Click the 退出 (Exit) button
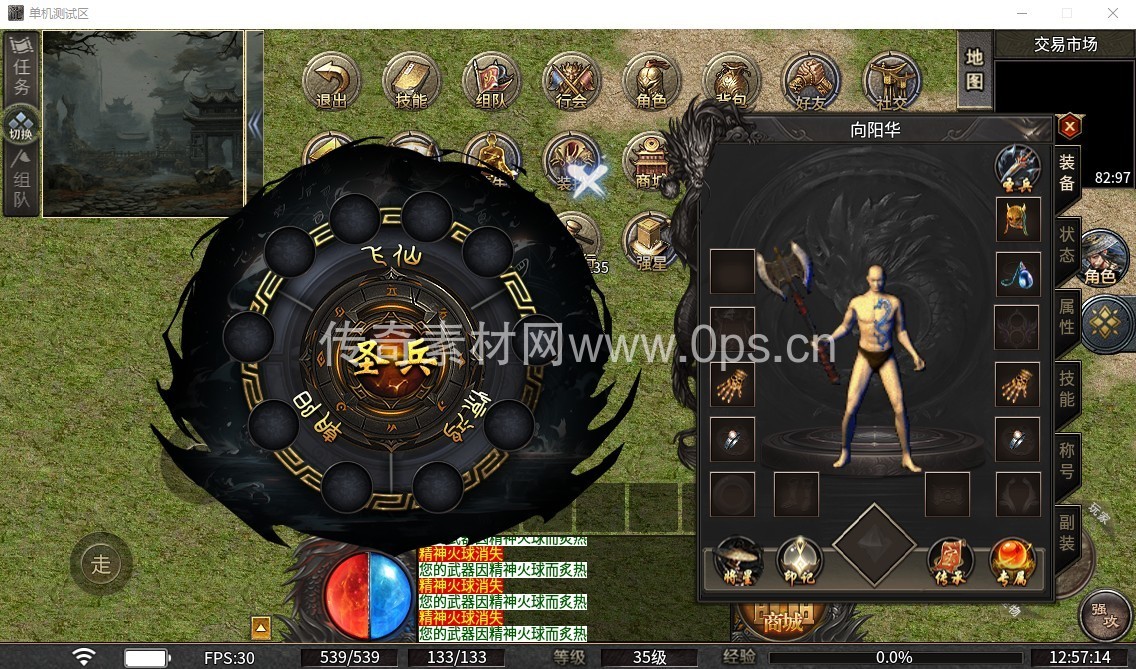1136x669 pixels. point(331,79)
